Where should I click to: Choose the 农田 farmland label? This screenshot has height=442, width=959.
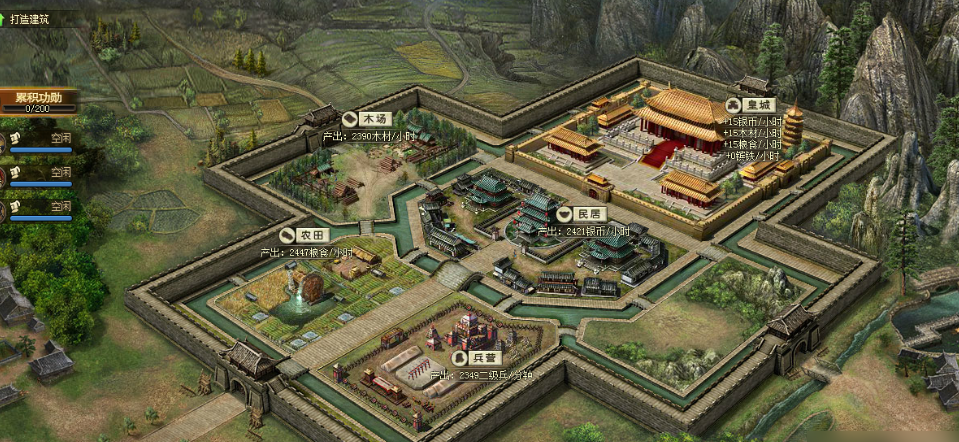[x=305, y=234]
